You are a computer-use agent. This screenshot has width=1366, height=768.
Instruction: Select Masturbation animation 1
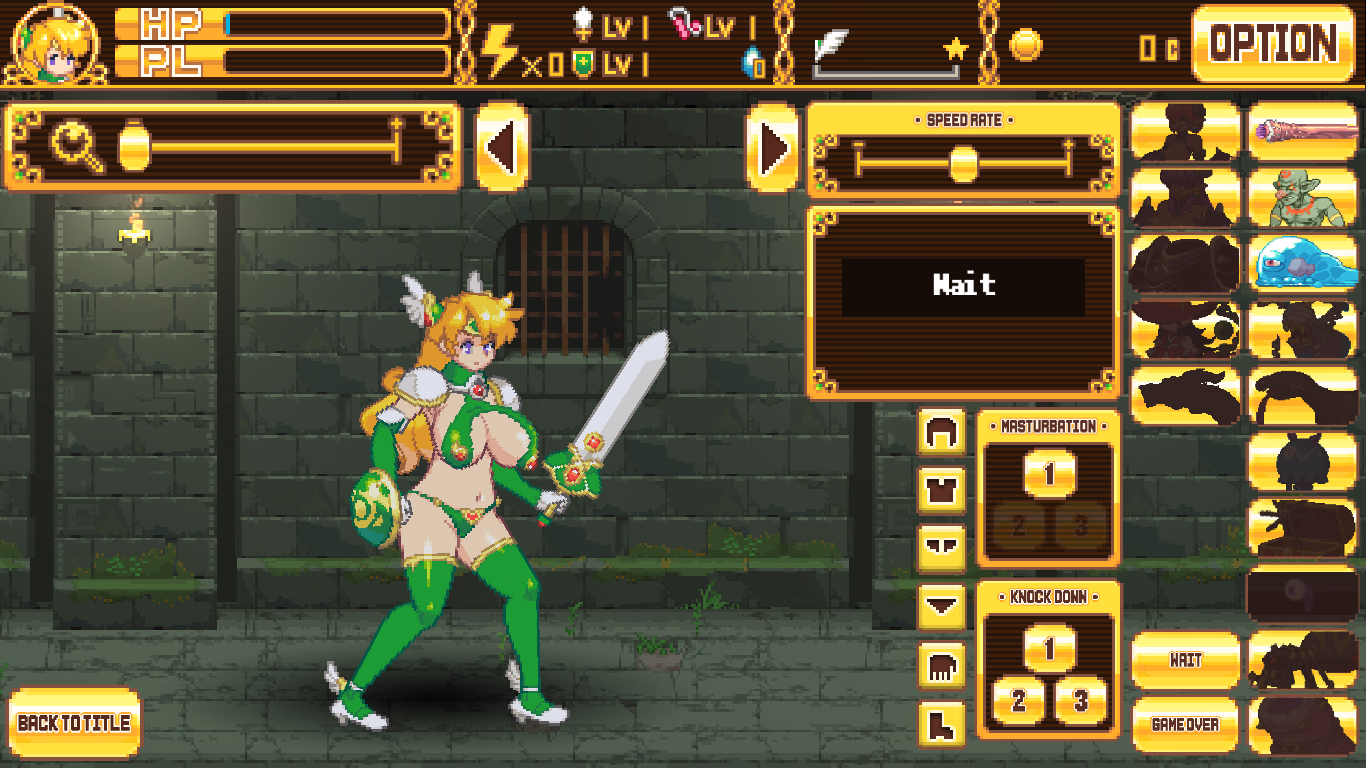pos(1050,470)
